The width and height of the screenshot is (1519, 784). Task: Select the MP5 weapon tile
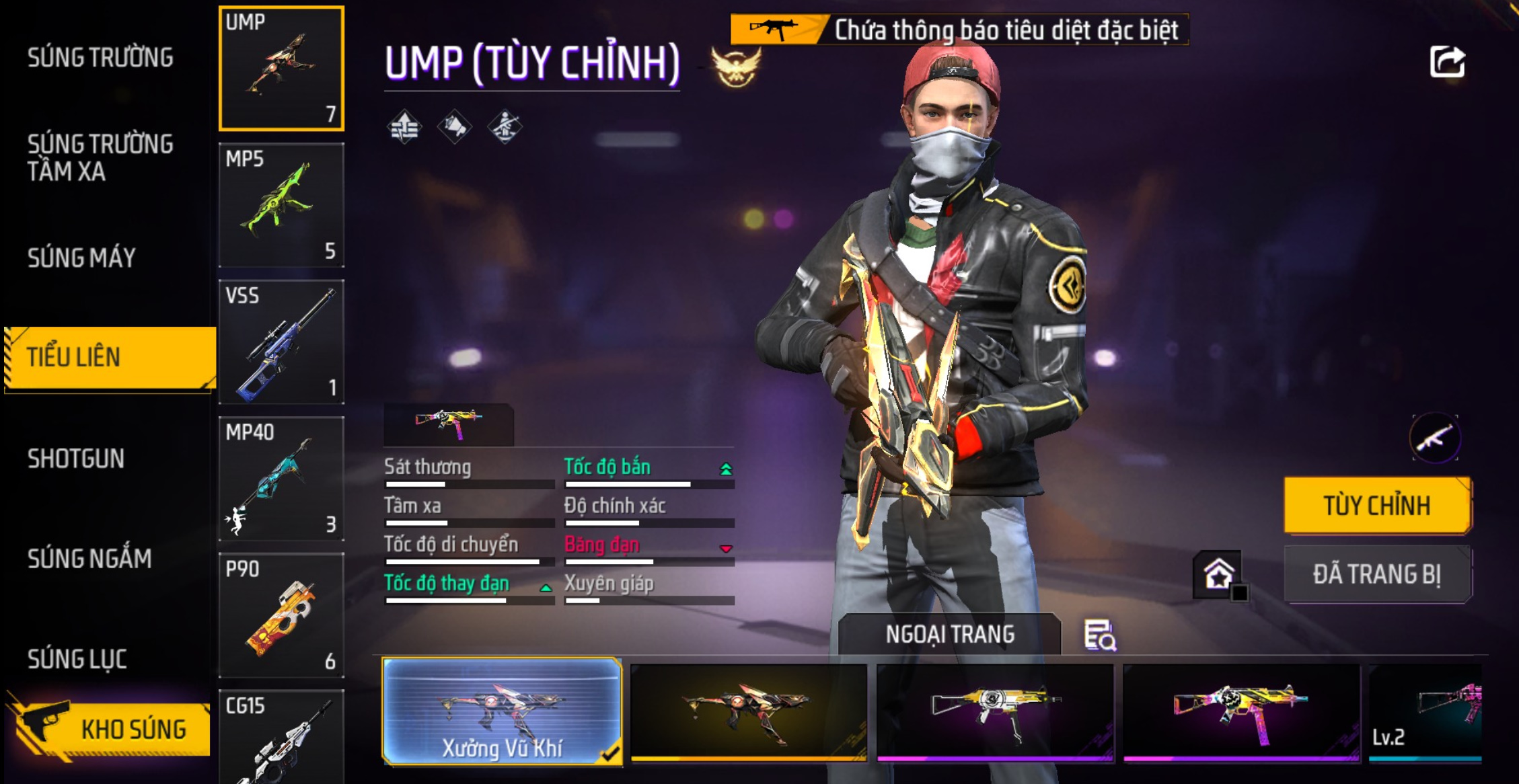281,205
